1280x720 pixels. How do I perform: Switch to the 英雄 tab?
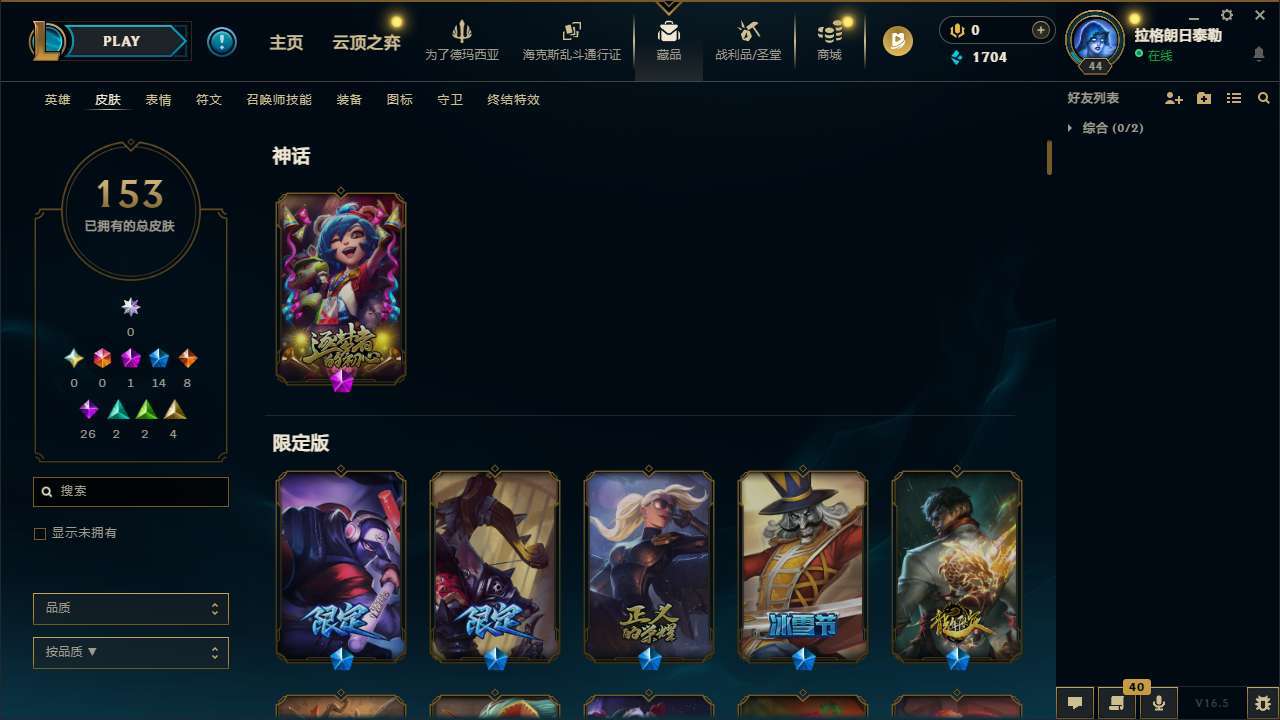click(57, 100)
